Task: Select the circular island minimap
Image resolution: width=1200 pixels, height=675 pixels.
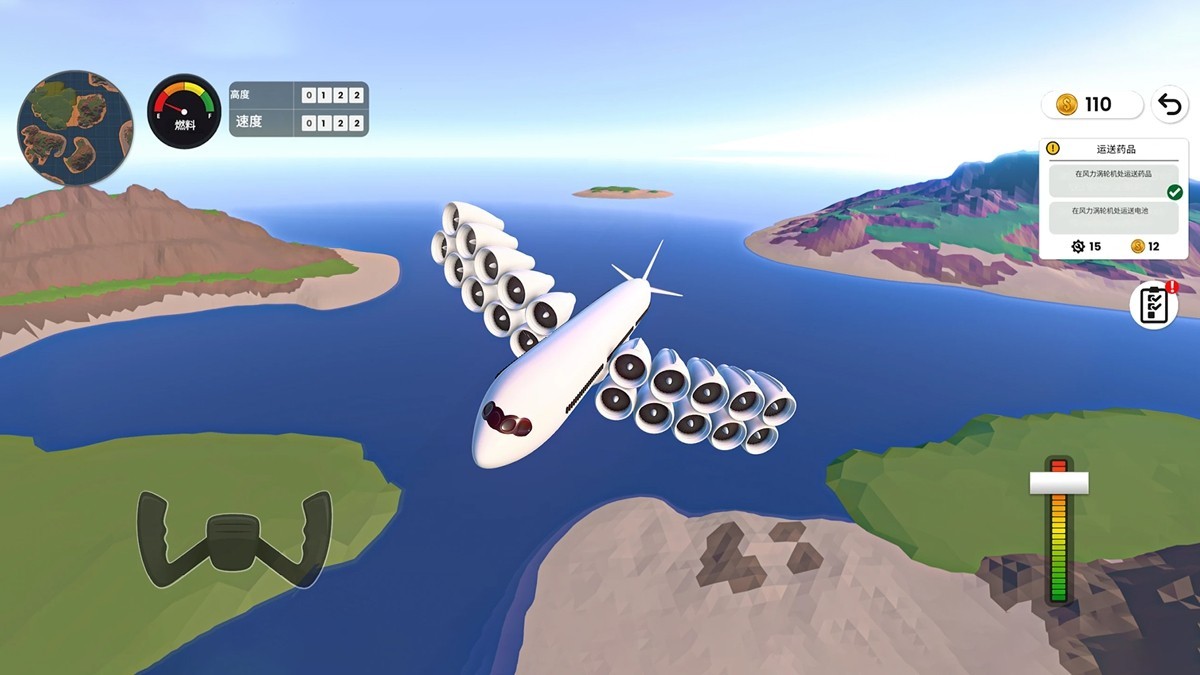Action: (75, 128)
